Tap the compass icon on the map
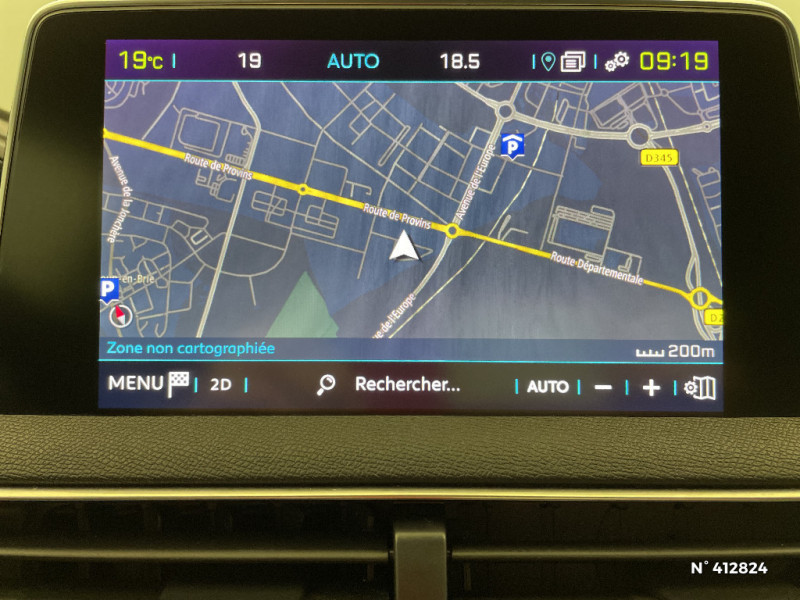The width and height of the screenshot is (800, 600). (119, 315)
